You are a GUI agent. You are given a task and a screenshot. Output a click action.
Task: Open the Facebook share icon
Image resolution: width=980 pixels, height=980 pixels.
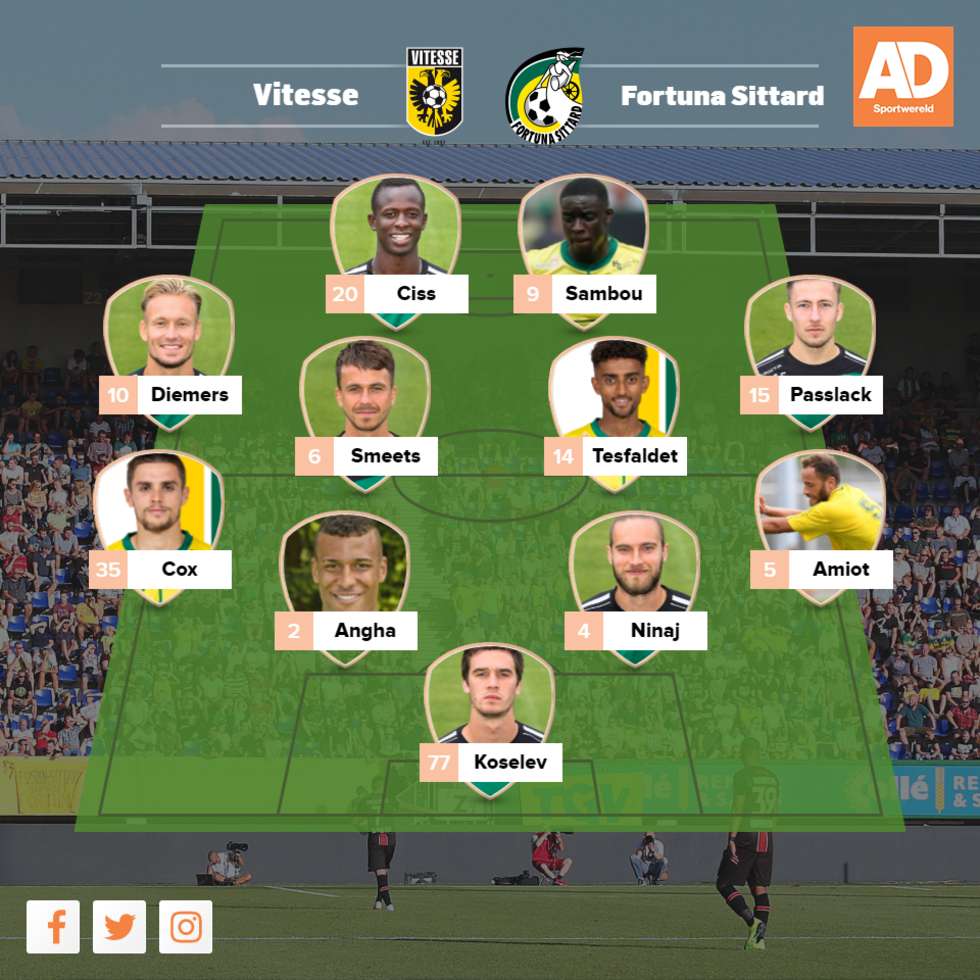[x=53, y=927]
